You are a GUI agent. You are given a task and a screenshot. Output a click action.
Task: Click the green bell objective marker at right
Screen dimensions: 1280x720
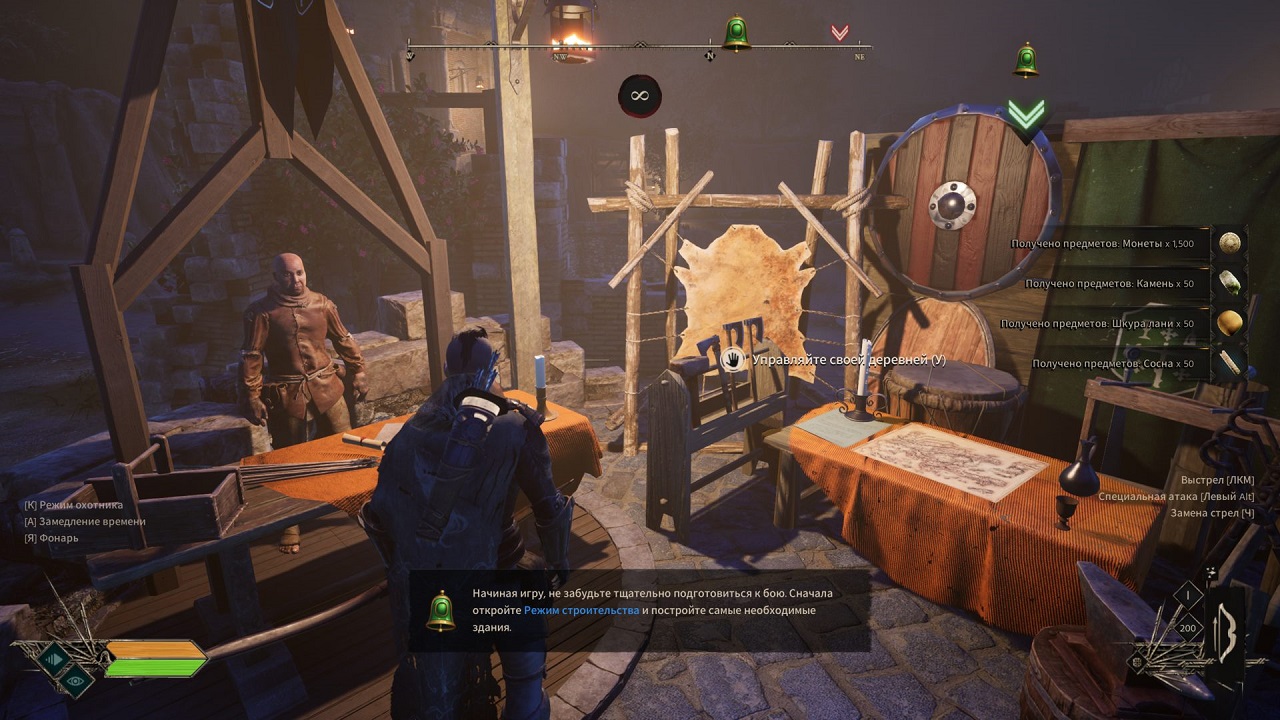pos(1025,60)
